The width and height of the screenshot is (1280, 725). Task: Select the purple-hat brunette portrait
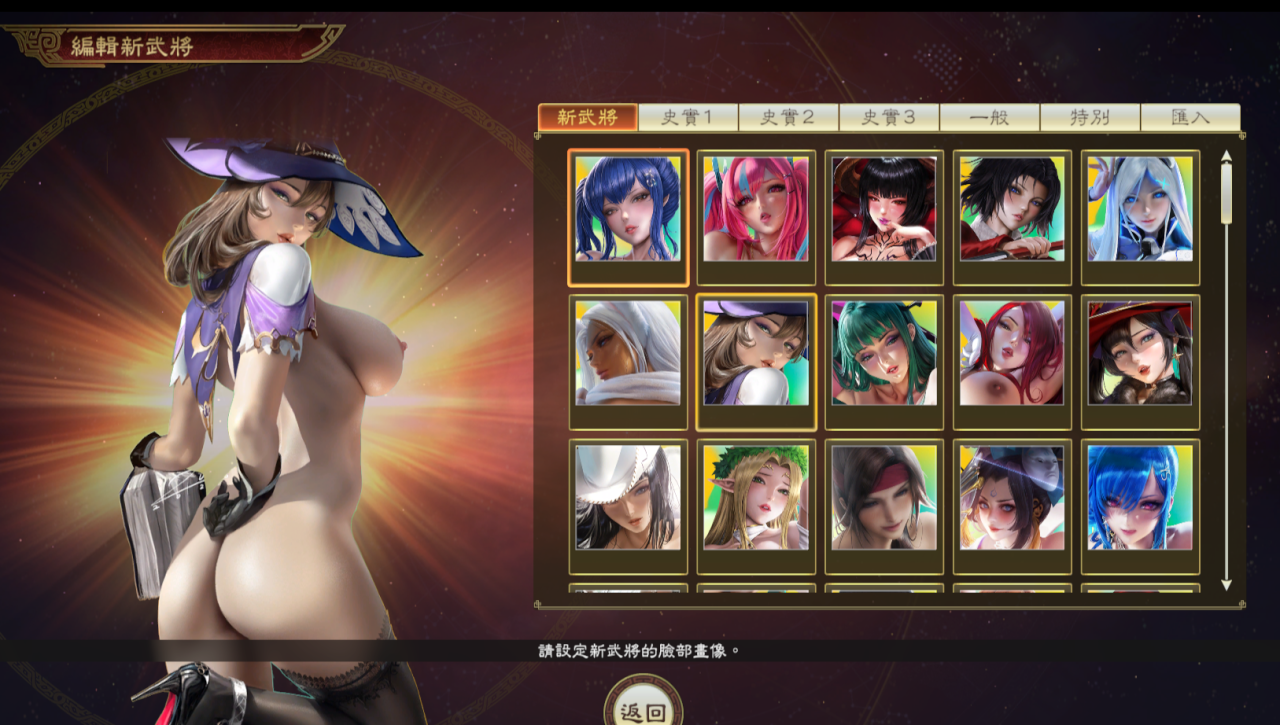(756, 353)
